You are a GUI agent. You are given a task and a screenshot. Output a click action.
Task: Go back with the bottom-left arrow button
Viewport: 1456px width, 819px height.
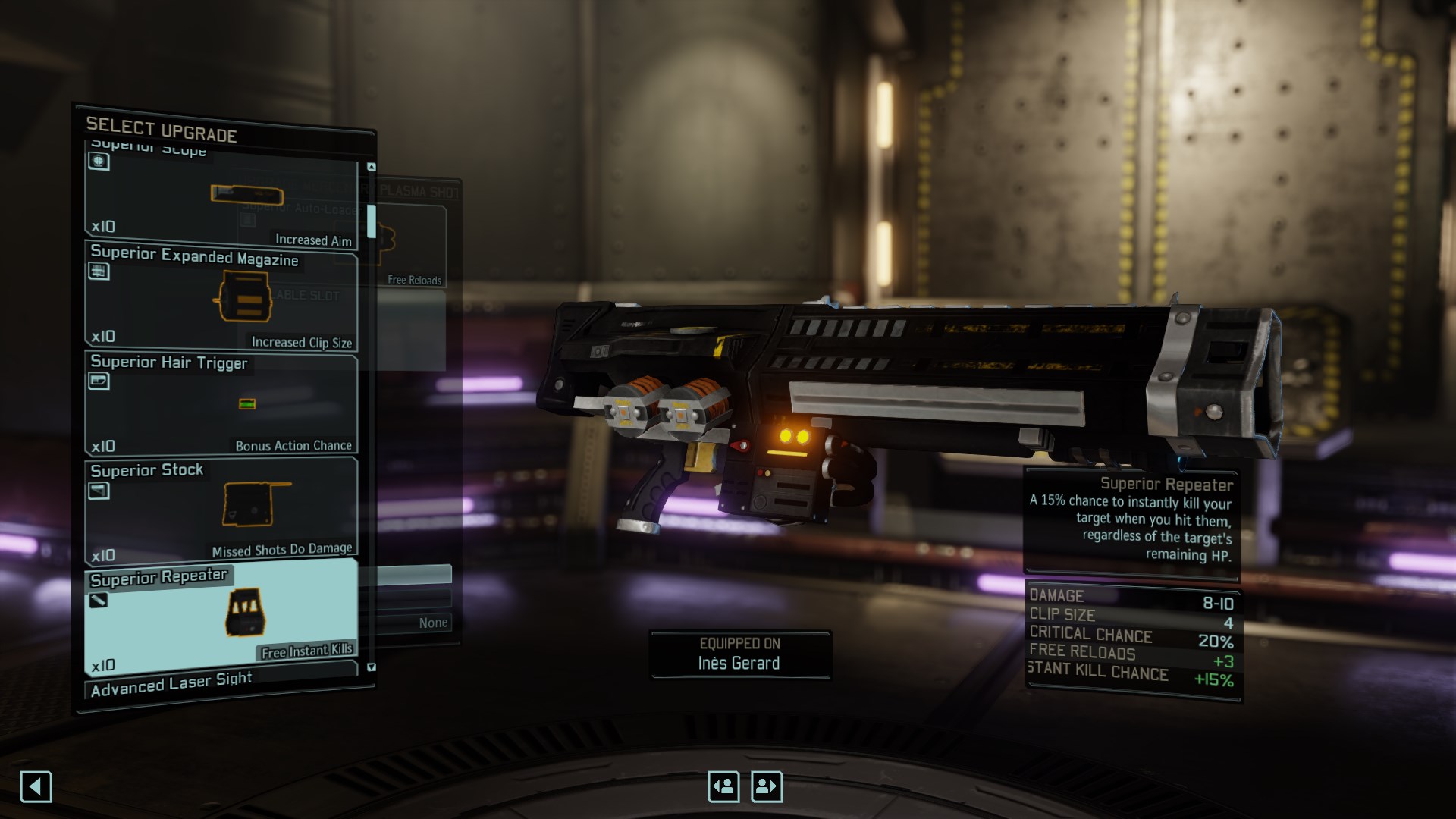click(x=36, y=786)
